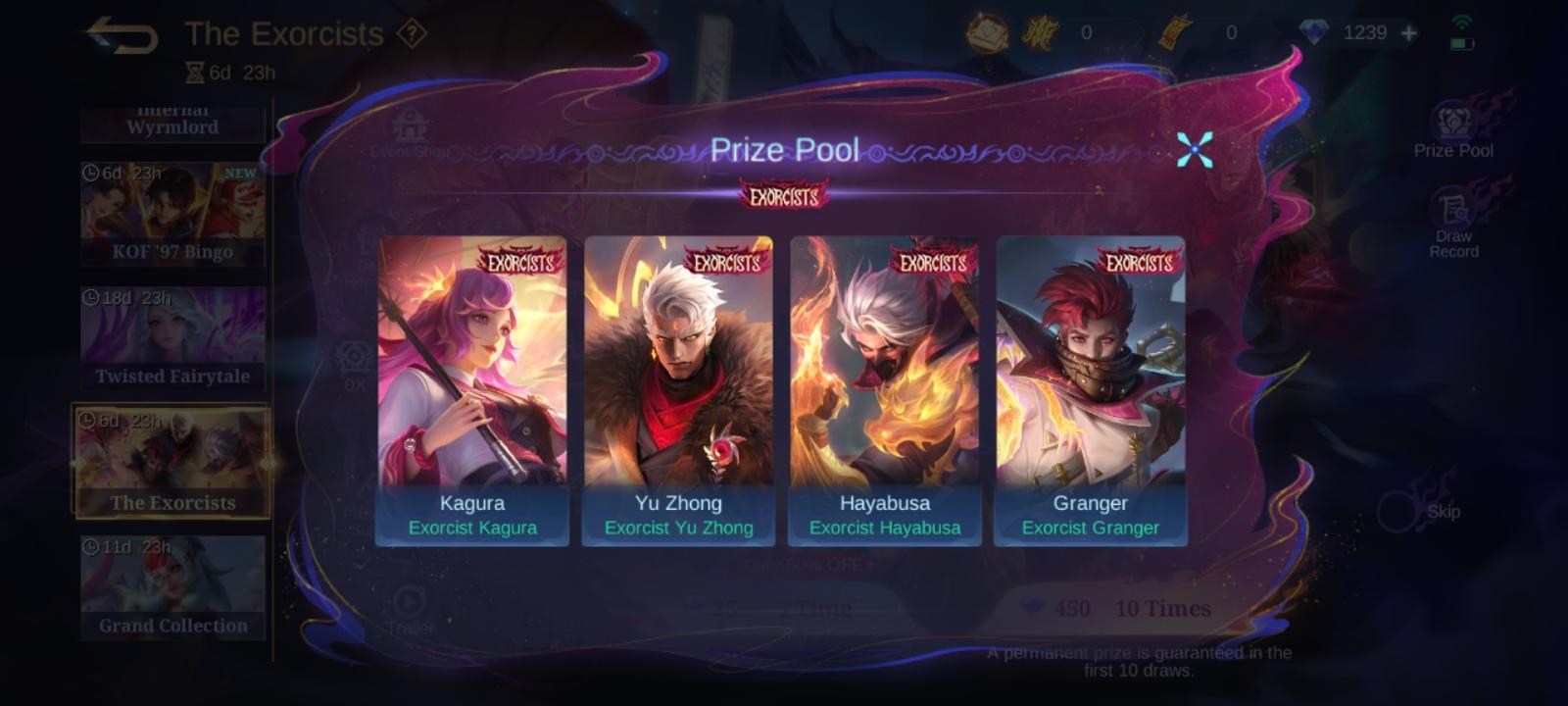Open the Twisted Fairytale event entry
The width and height of the screenshot is (1568, 706).
(172, 336)
